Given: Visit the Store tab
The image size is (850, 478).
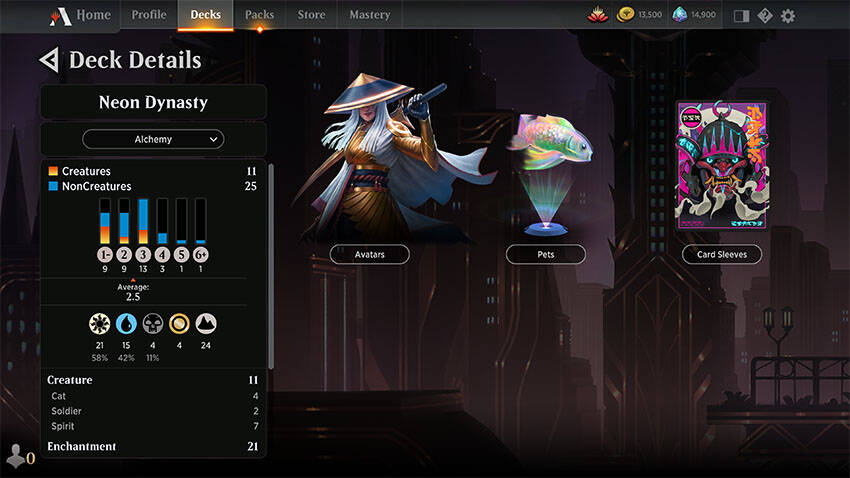Looking at the screenshot, I should (x=311, y=15).
